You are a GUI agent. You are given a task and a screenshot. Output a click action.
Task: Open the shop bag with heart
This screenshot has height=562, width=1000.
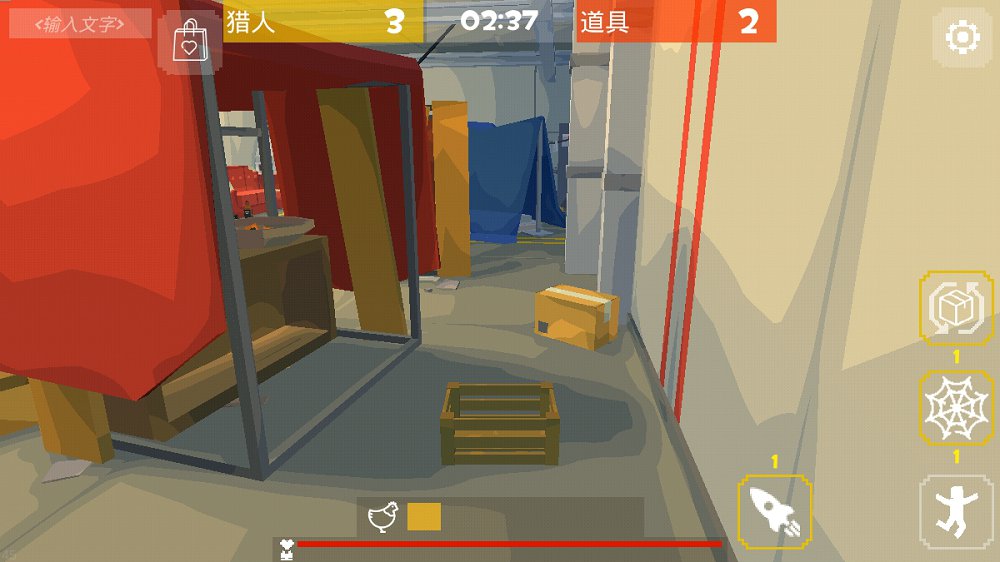pos(190,43)
